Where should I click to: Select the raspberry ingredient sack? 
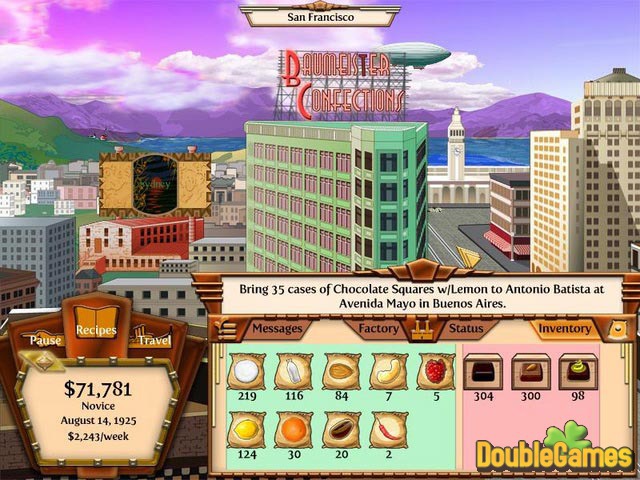[435, 372]
